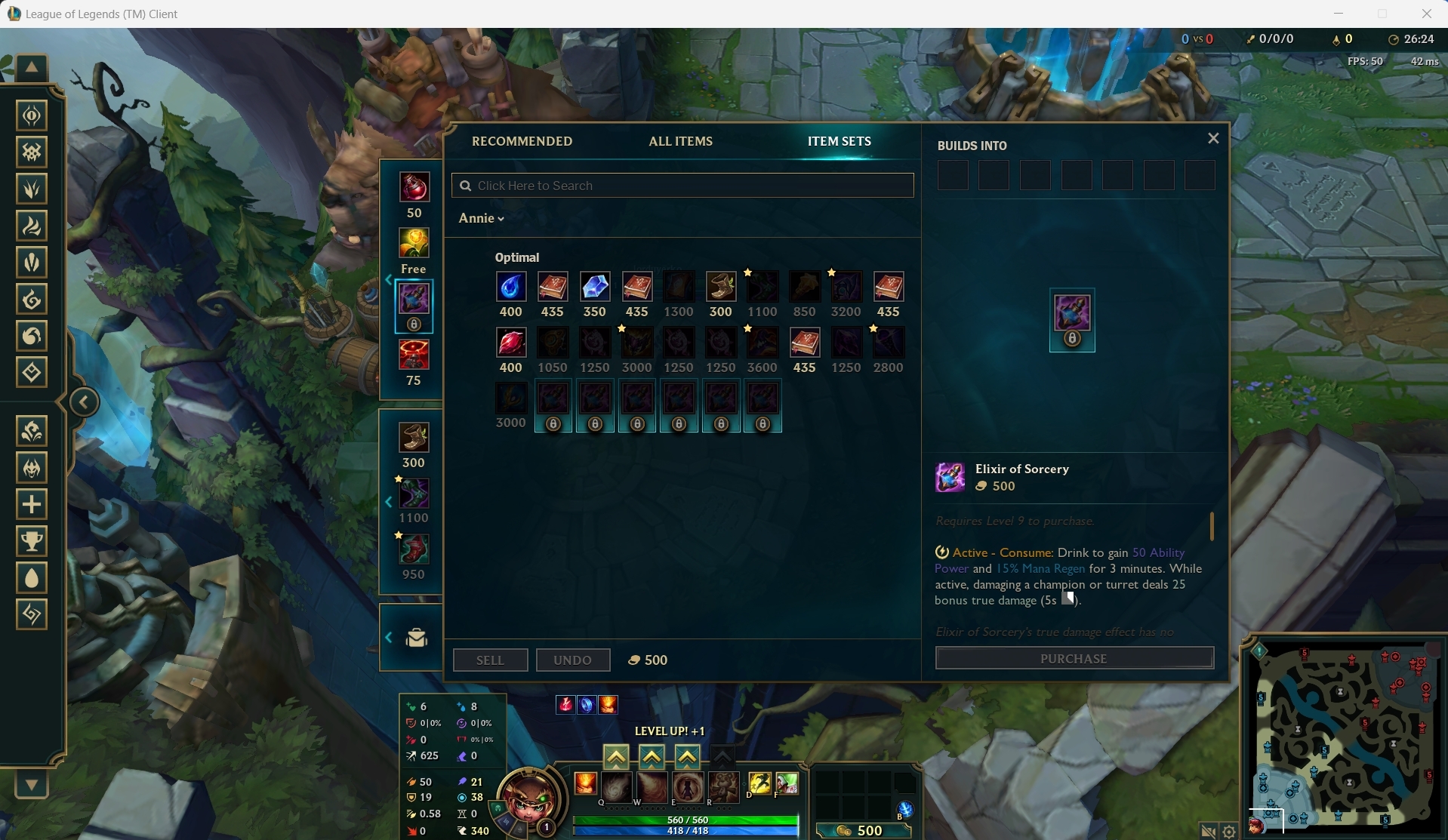Open the Annie champion dropdown
Viewport: 1448px width, 840px height.
482,217
